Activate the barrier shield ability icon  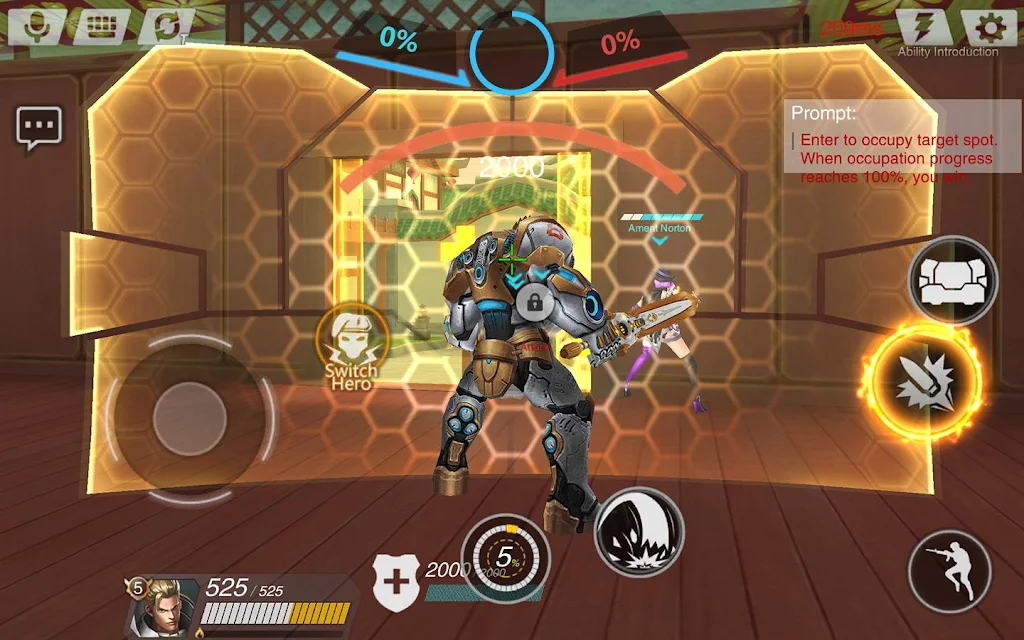tap(953, 279)
